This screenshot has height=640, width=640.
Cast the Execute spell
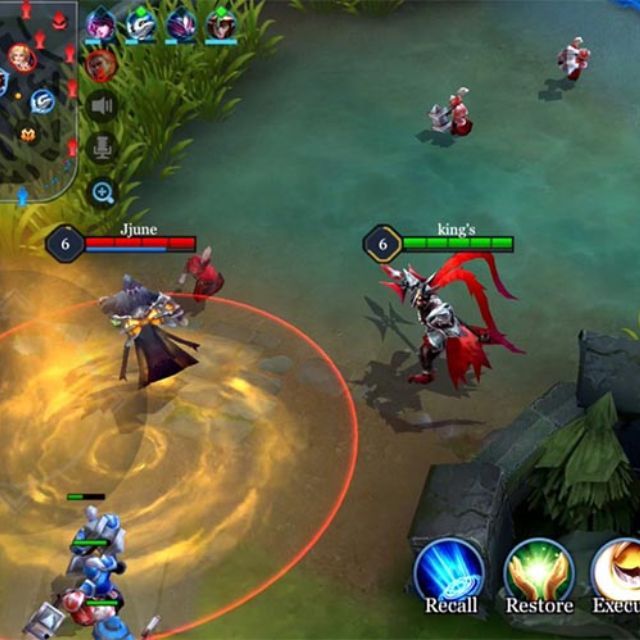(x=618, y=571)
